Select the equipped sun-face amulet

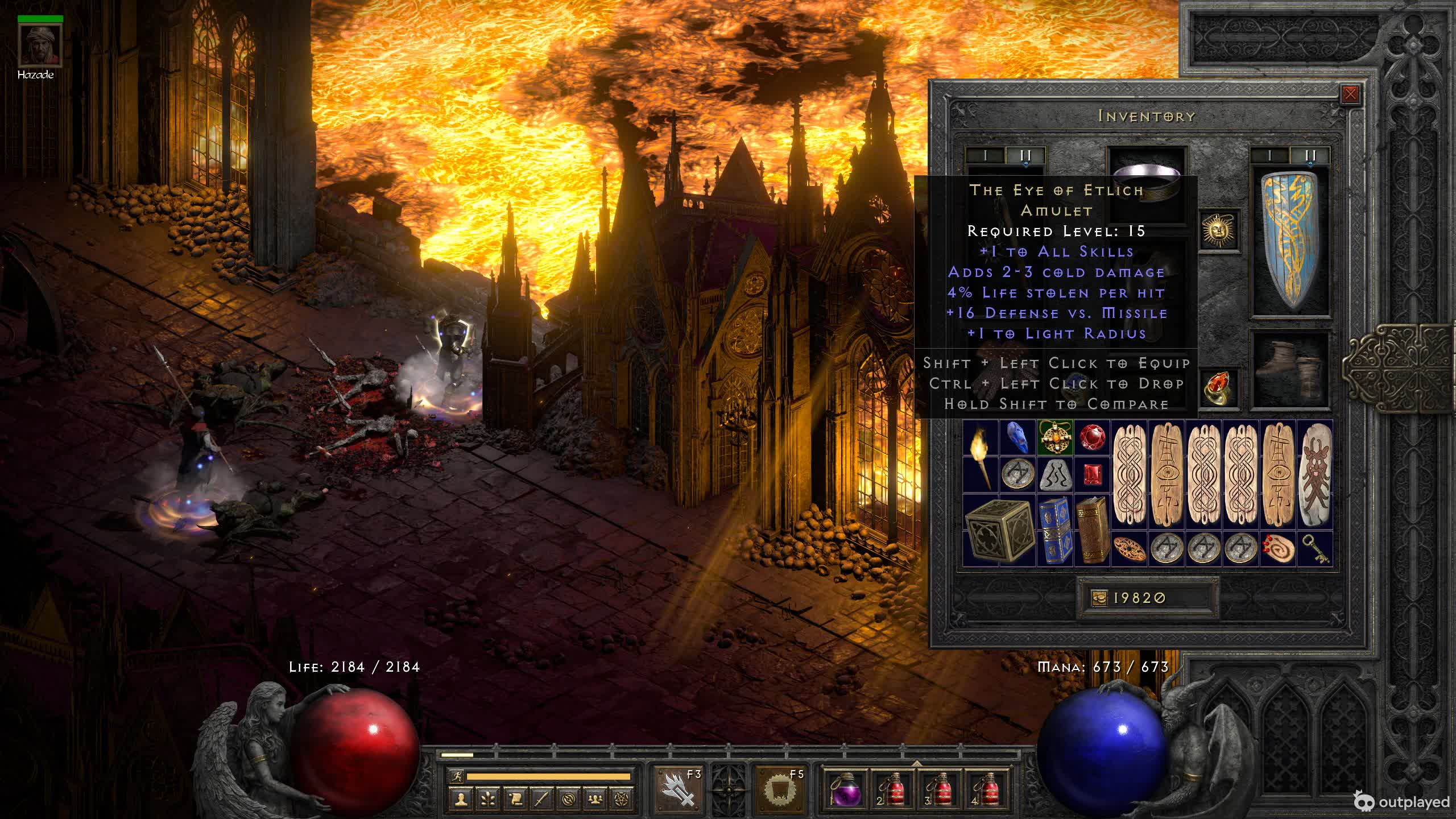[1218, 230]
